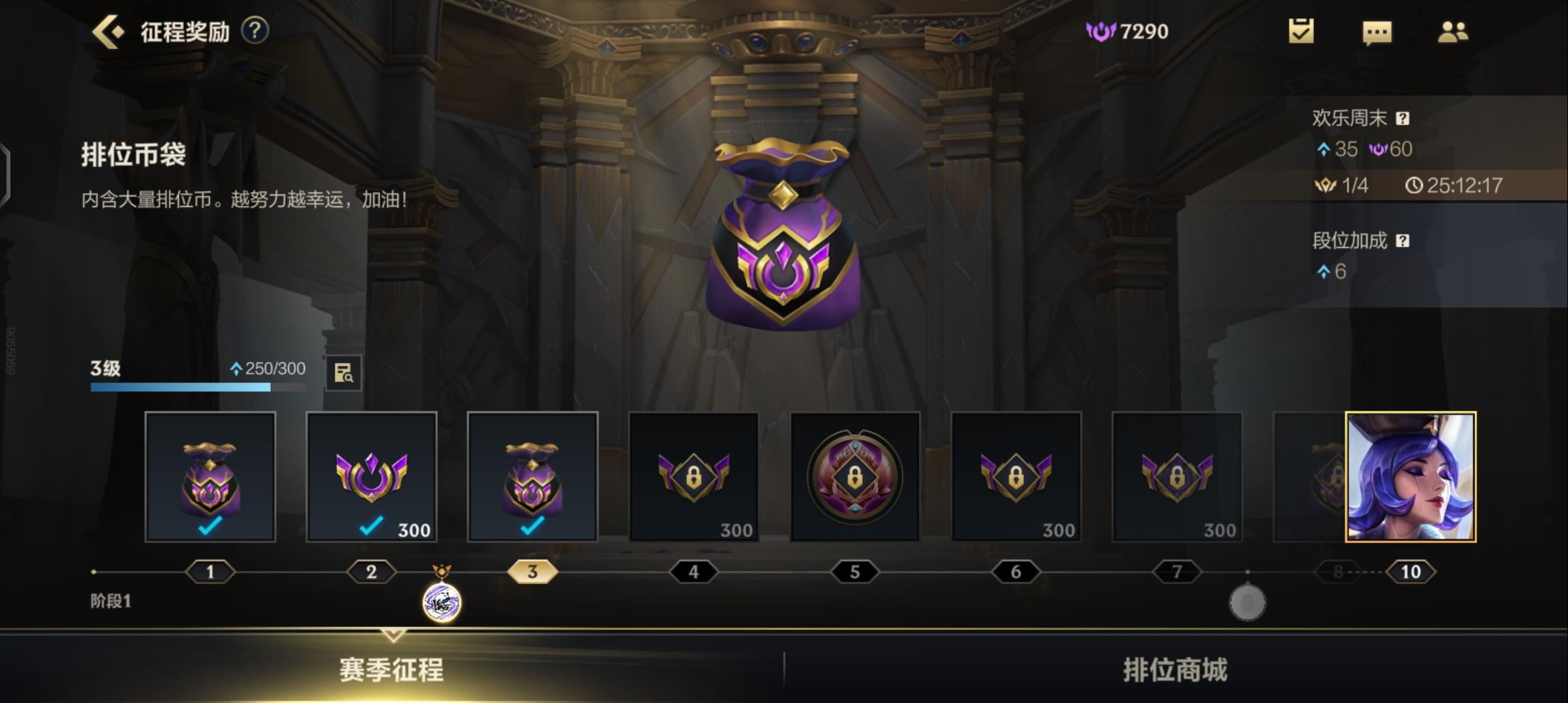
Task: Select the locked level 4 reward
Action: pos(694,477)
